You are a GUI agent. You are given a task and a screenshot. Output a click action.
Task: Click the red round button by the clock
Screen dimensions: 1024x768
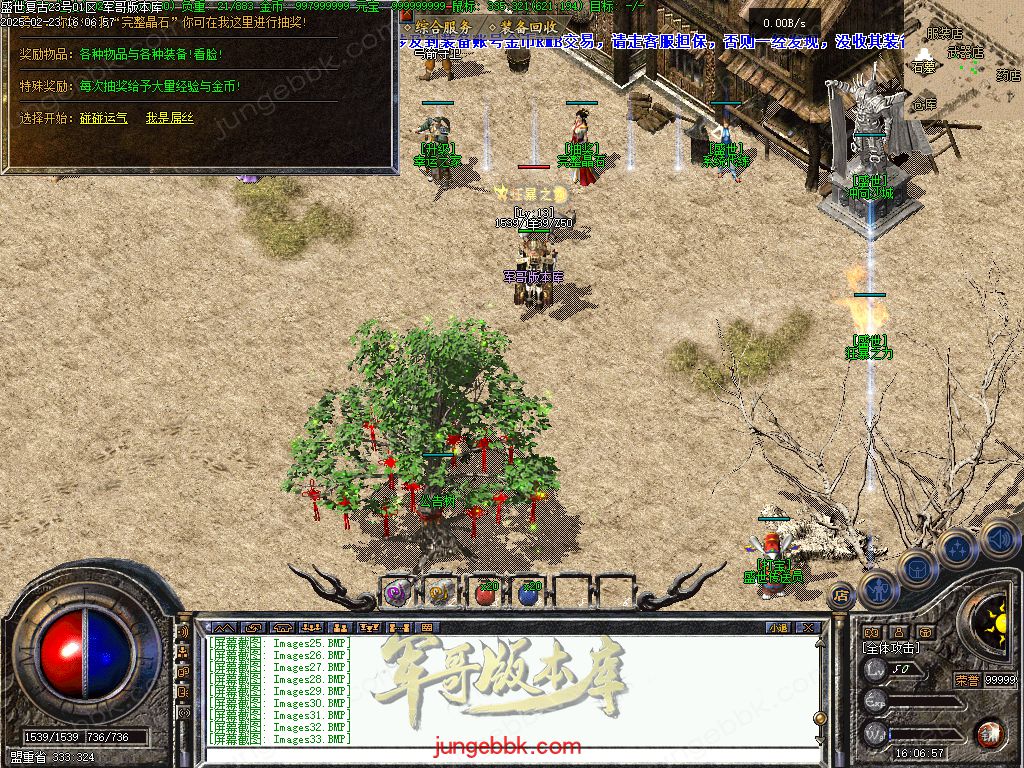coord(990,733)
